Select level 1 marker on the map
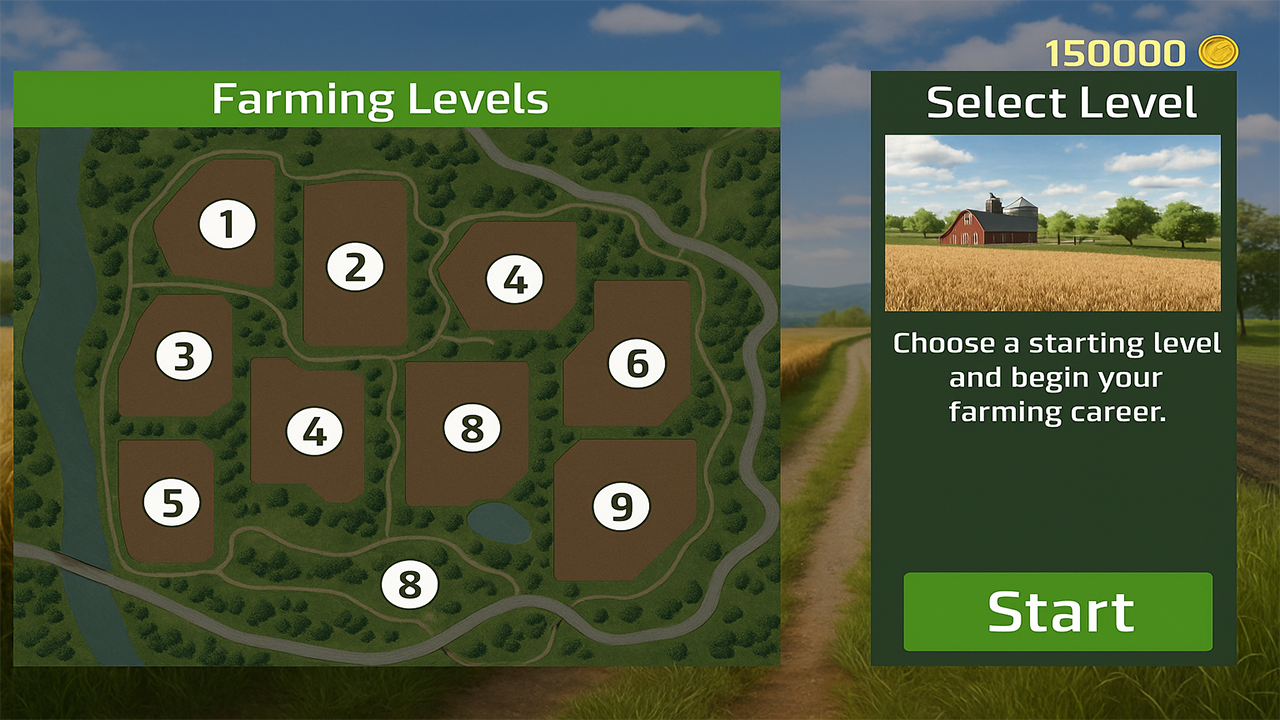 pyautogui.click(x=228, y=223)
